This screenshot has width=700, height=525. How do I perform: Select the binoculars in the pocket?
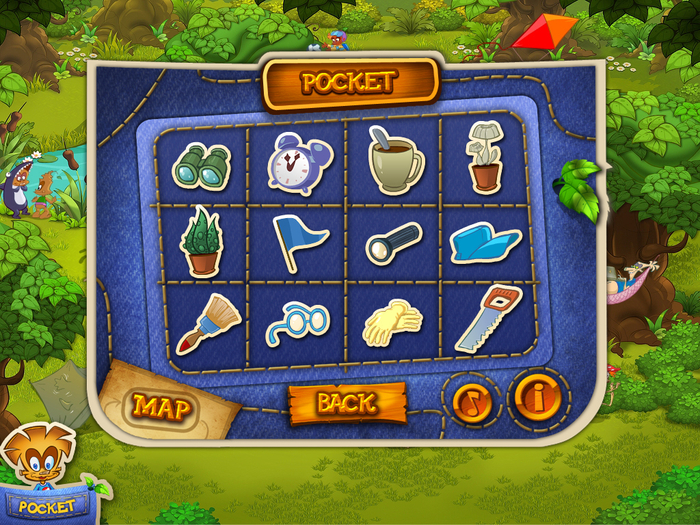pyautogui.click(x=201, y=164)
